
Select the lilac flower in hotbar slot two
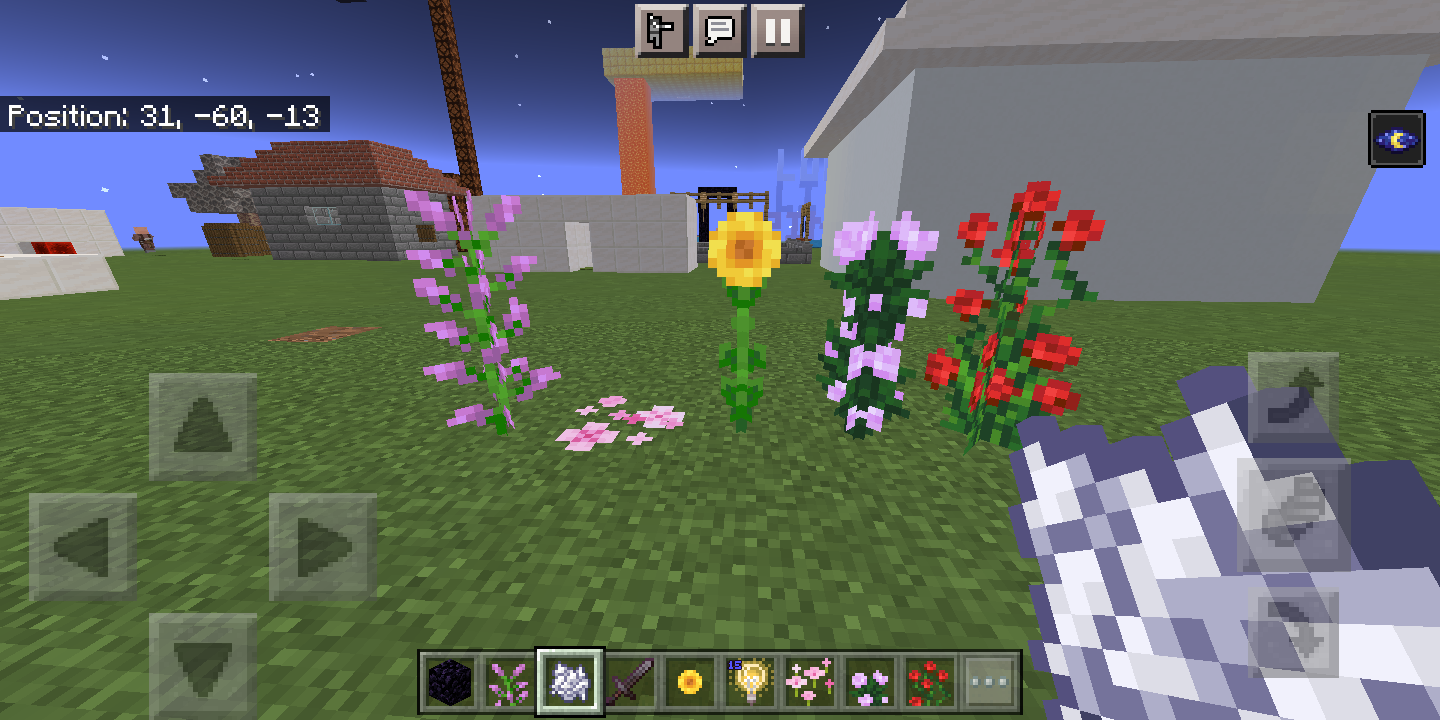(x=506, y=681)
